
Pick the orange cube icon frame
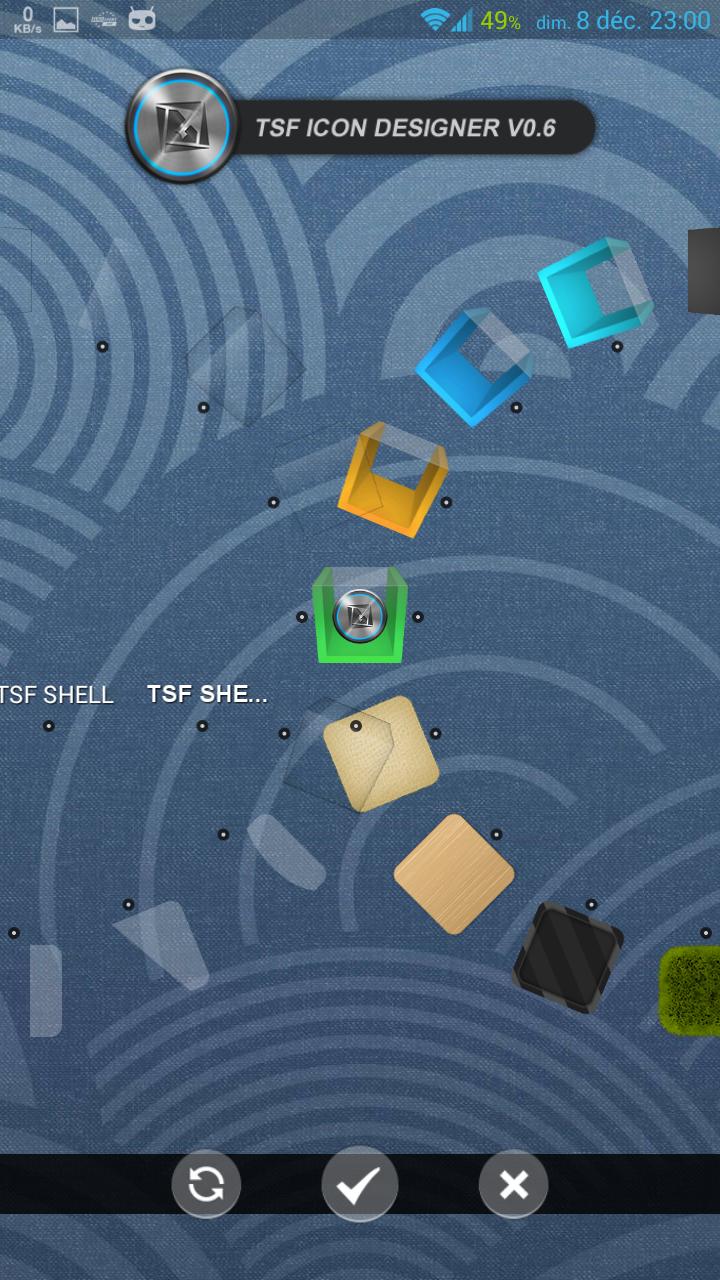tap(392, 479)
